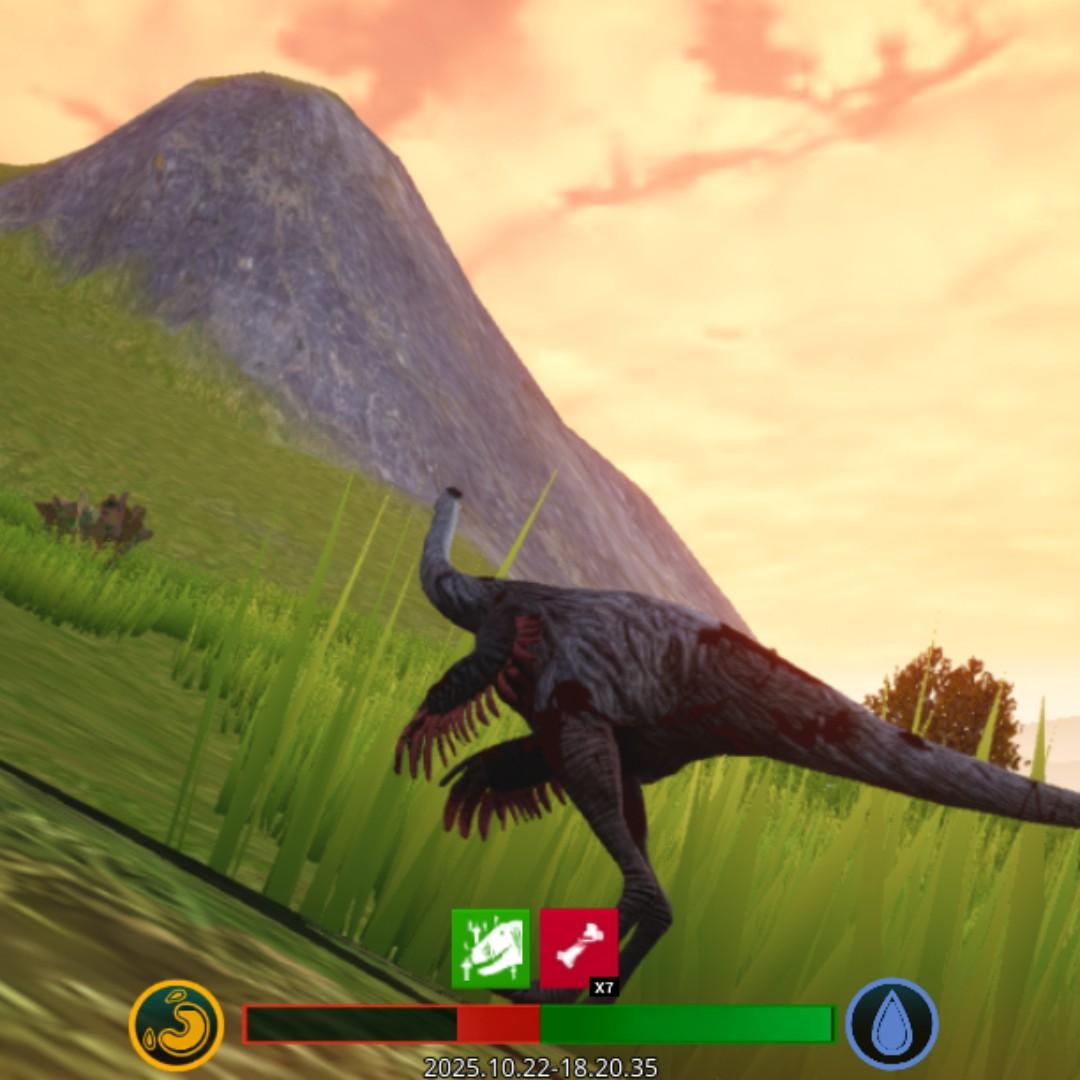
Task: Click the yellow stomach hunger icon
Action: coord(176,1025)
